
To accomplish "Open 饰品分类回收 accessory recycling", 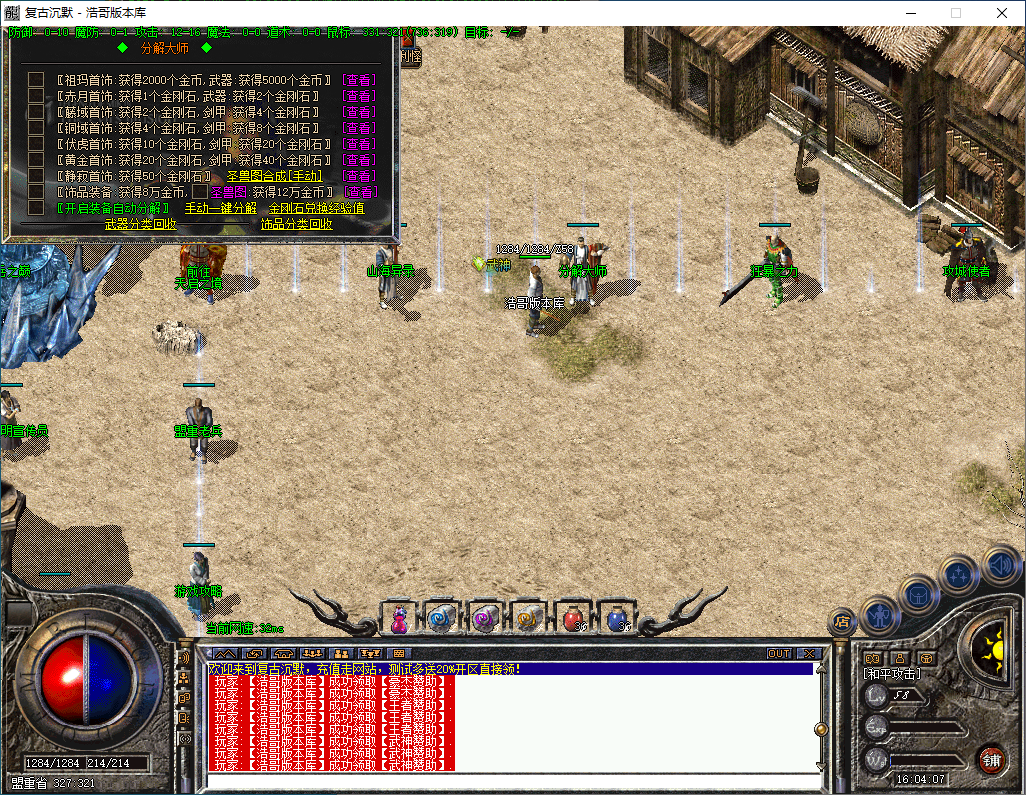I will coord(297,224).
